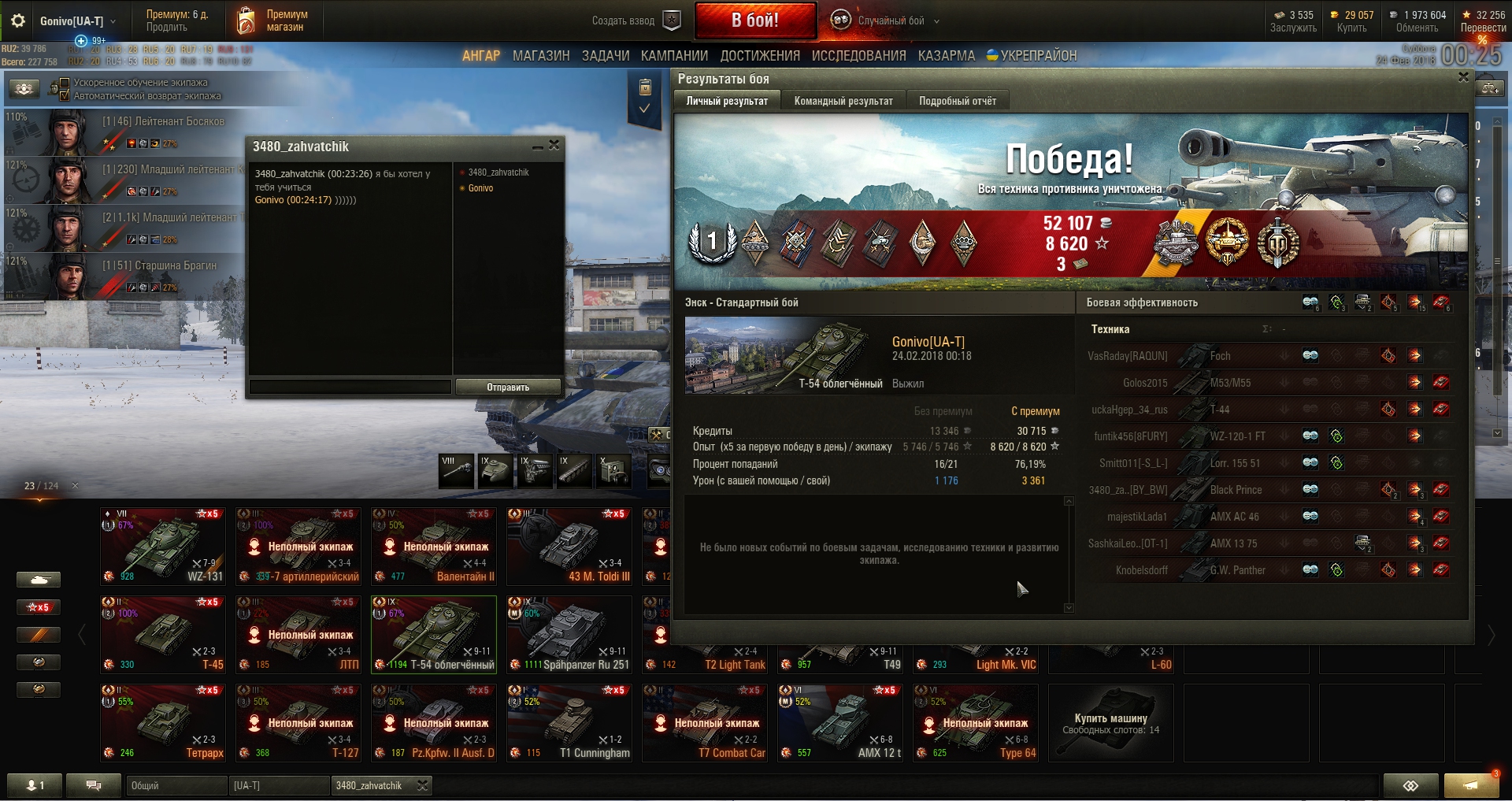This screenshot has width=1512, height=801.
Task: Create a platoon via Создать взвод
Action: point(636,20)
